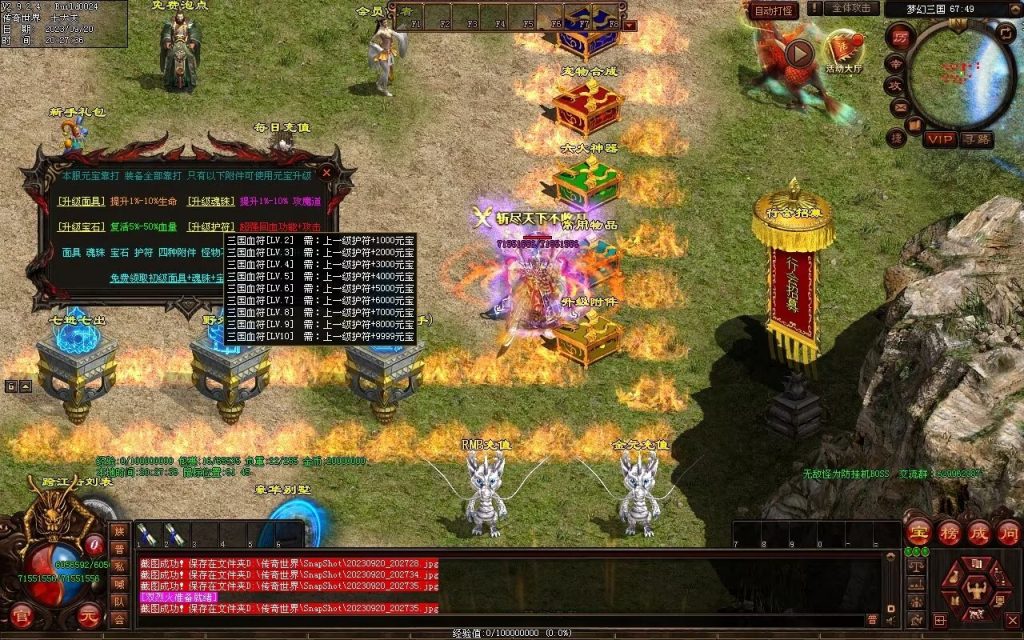This screenshot has height=640, width=1024.
Task: Open the 活动大厅 activity hall icon
Action: 843,48
